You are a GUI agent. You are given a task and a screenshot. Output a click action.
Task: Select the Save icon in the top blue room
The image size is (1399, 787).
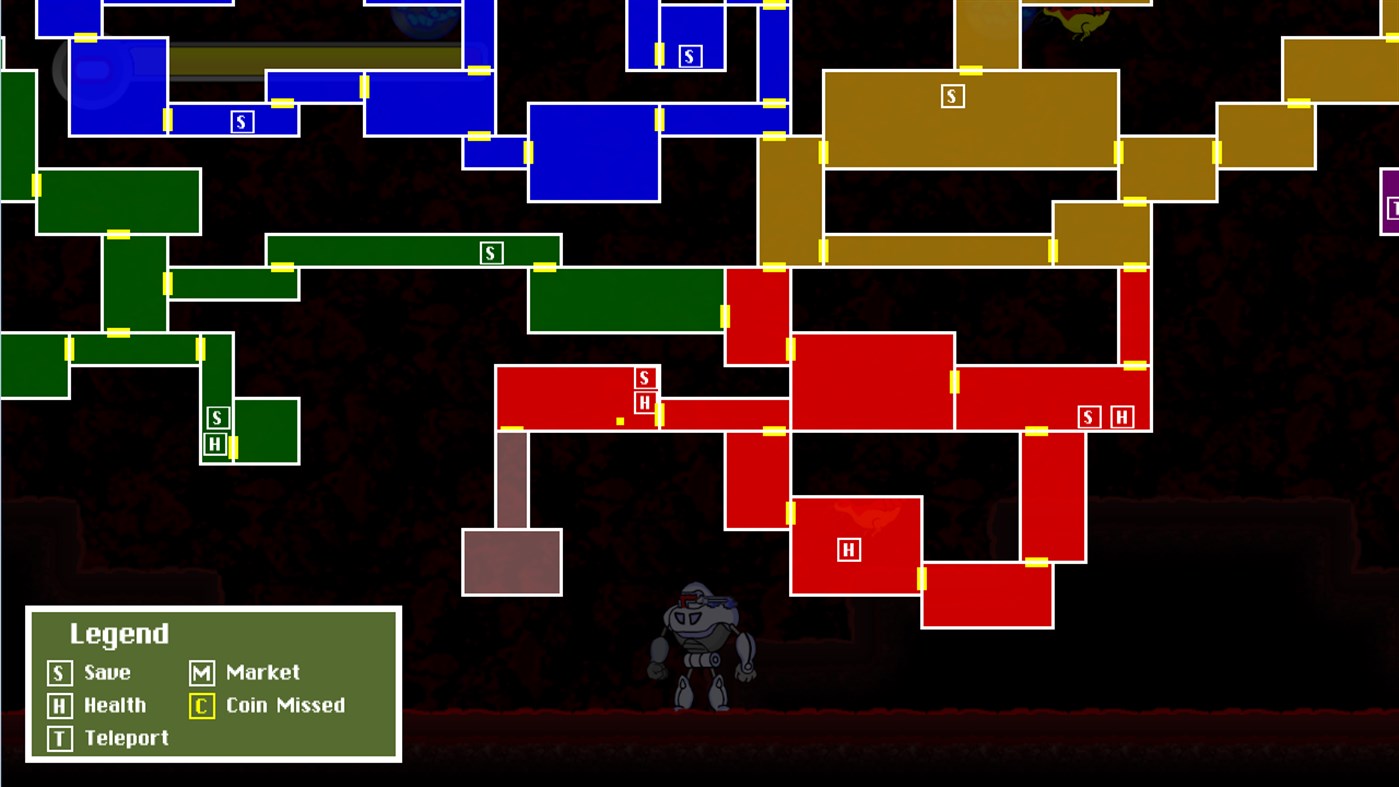pos(689,56)
